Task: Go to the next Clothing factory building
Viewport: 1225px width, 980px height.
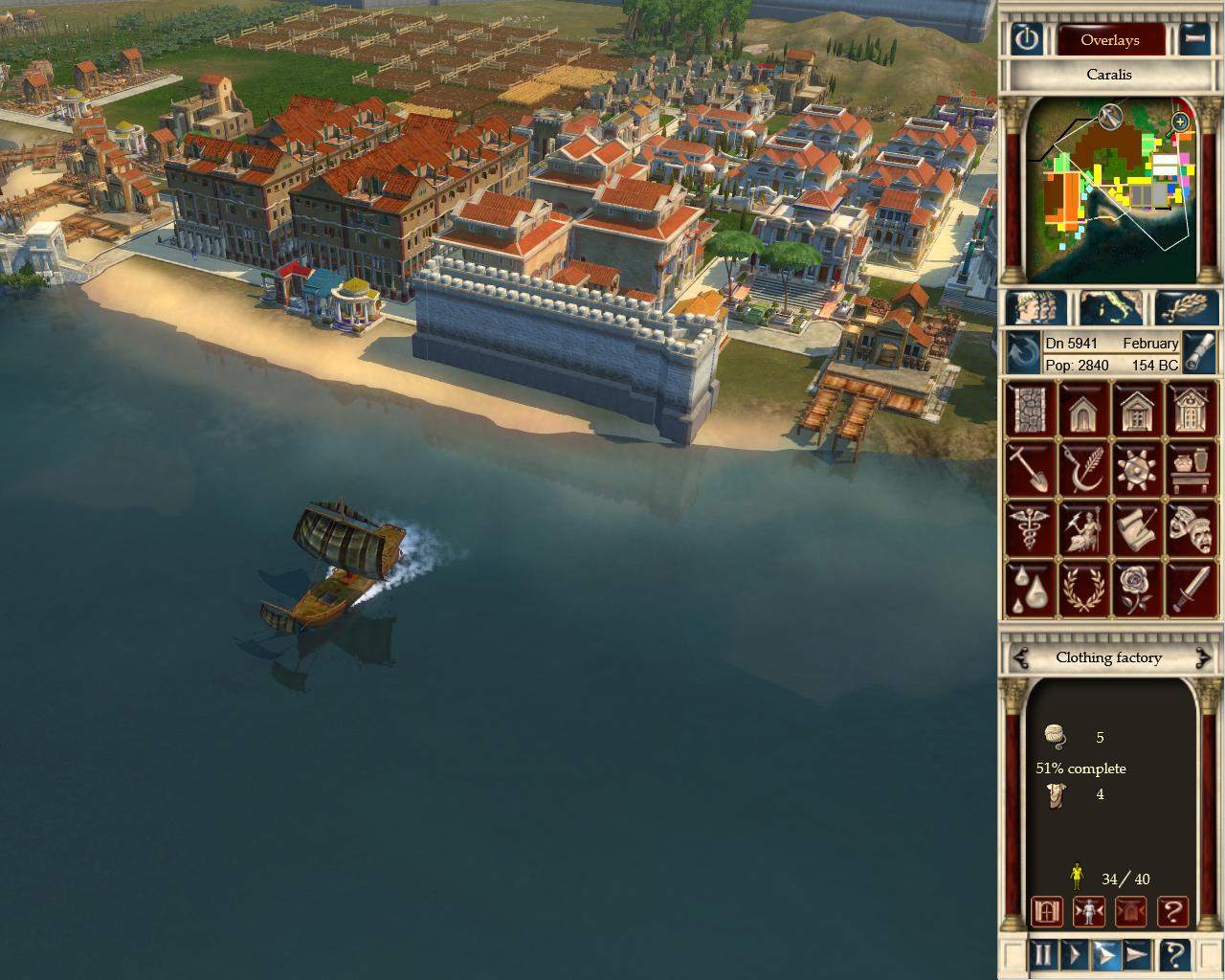Action: coord(1202,657)
